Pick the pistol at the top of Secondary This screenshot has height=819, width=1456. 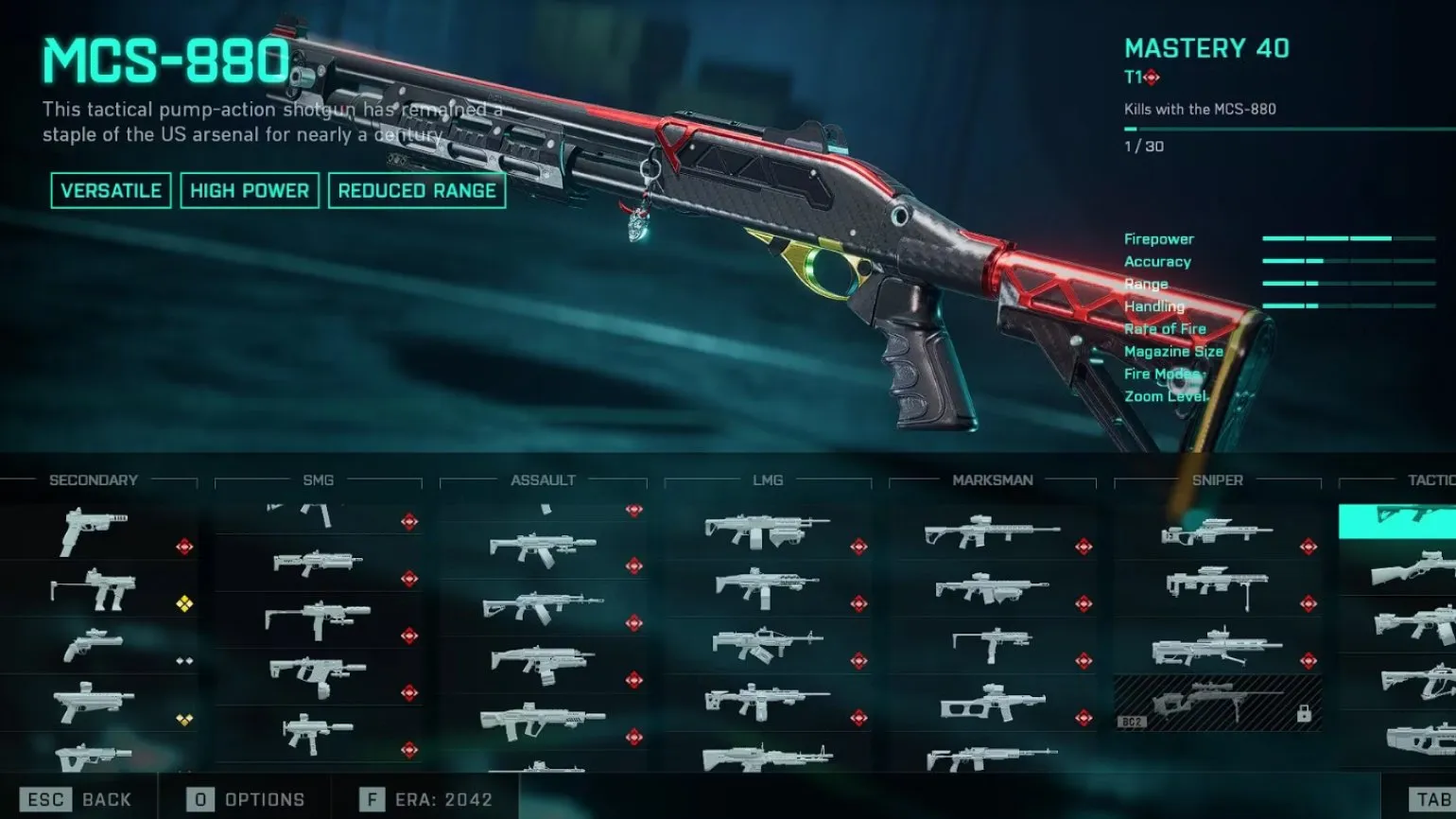pos(95,531)
